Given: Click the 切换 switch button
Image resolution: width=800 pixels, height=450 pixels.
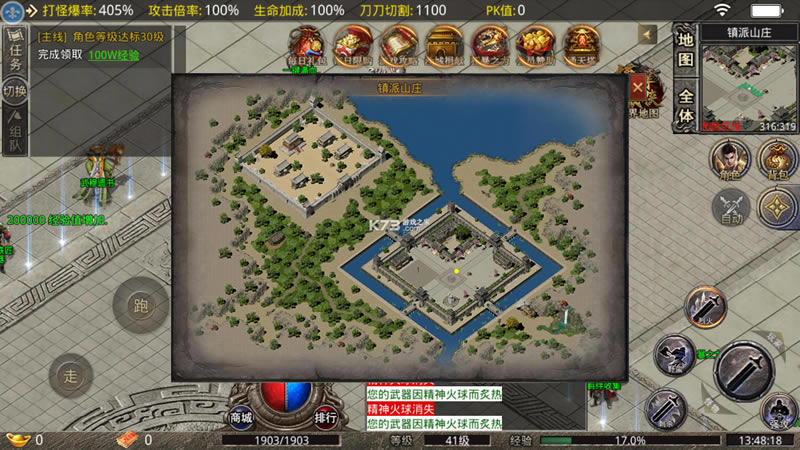Looking at the screenshot, I should [15, 91].
